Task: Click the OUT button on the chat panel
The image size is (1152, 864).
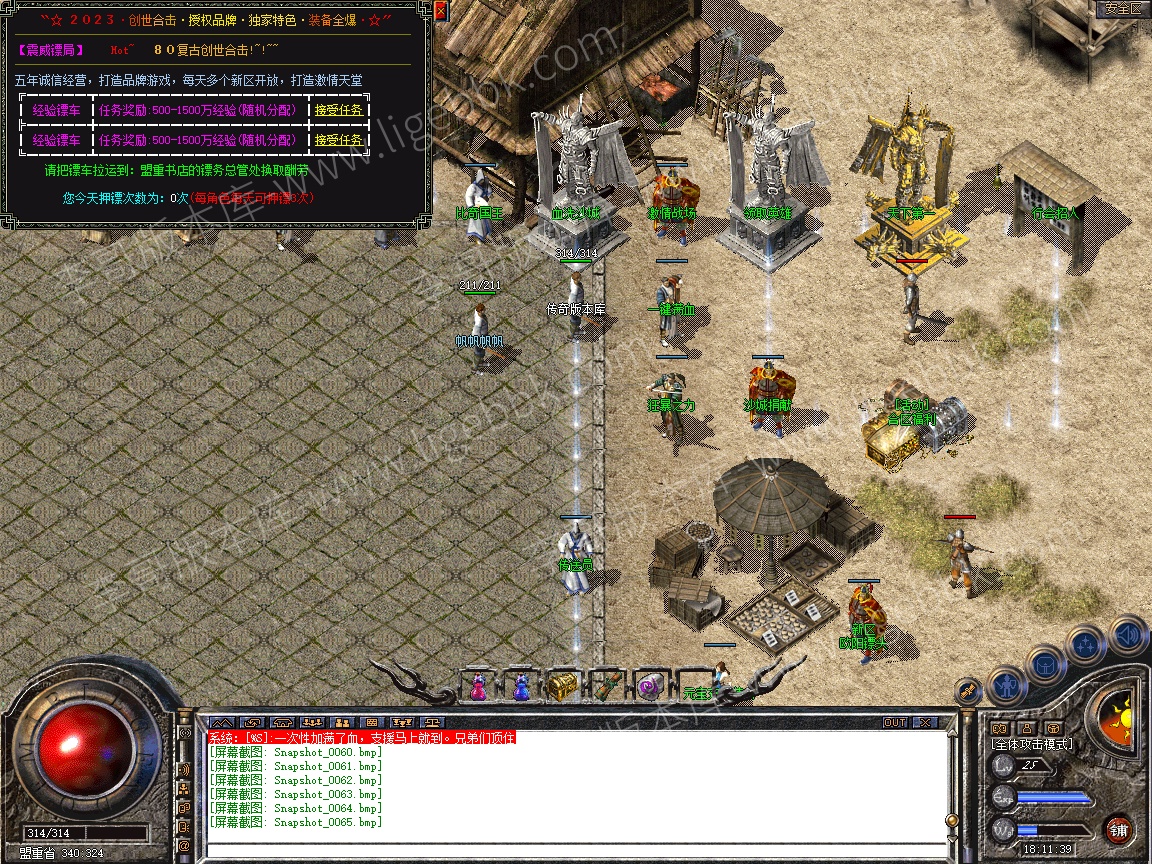Action: [x=894, y=722]
